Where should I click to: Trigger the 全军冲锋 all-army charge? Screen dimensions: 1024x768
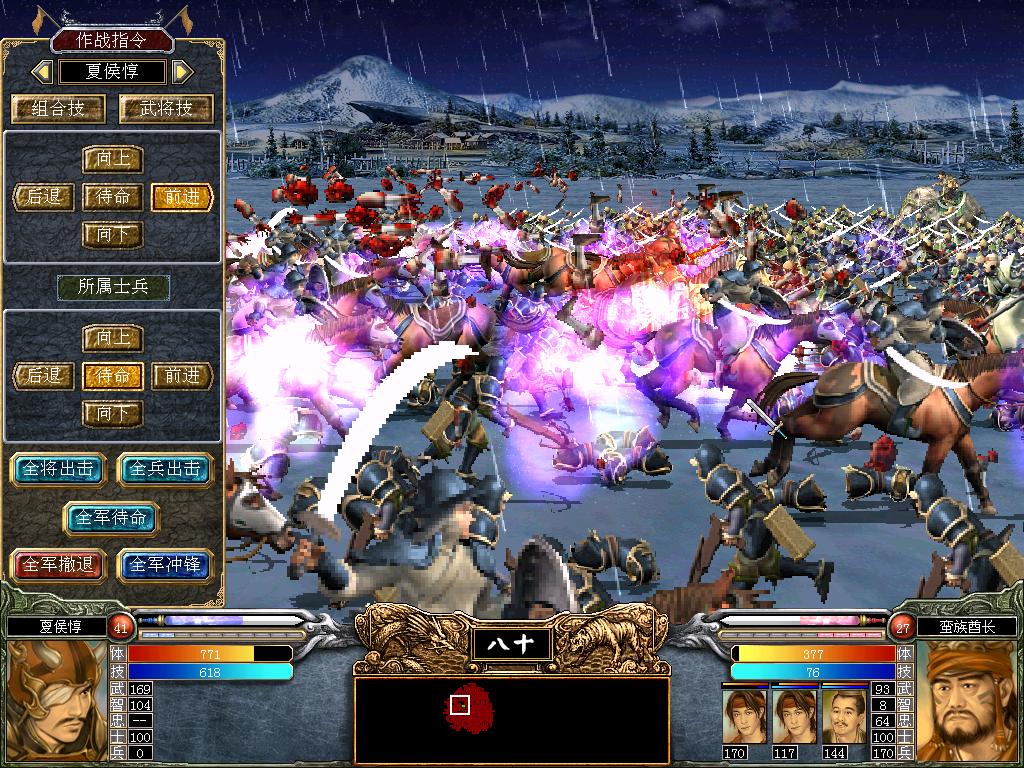pyautogui.click(x=166, y=564)
